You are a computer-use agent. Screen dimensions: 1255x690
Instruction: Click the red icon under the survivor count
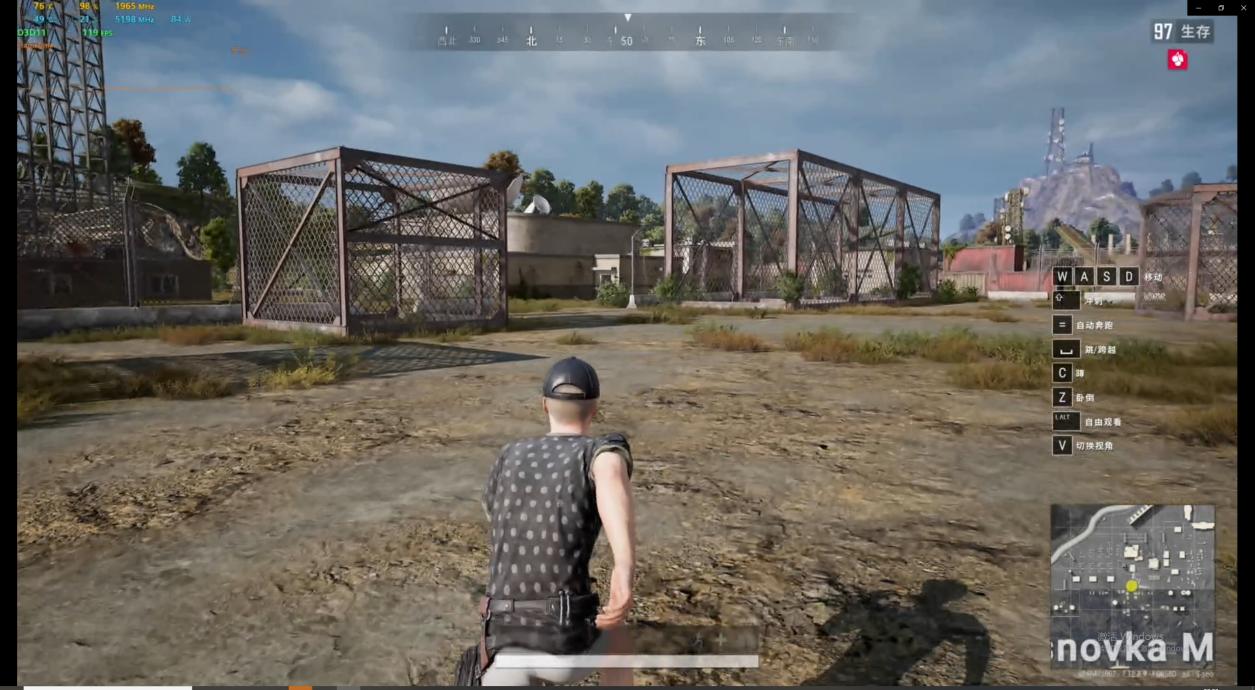1177,60
